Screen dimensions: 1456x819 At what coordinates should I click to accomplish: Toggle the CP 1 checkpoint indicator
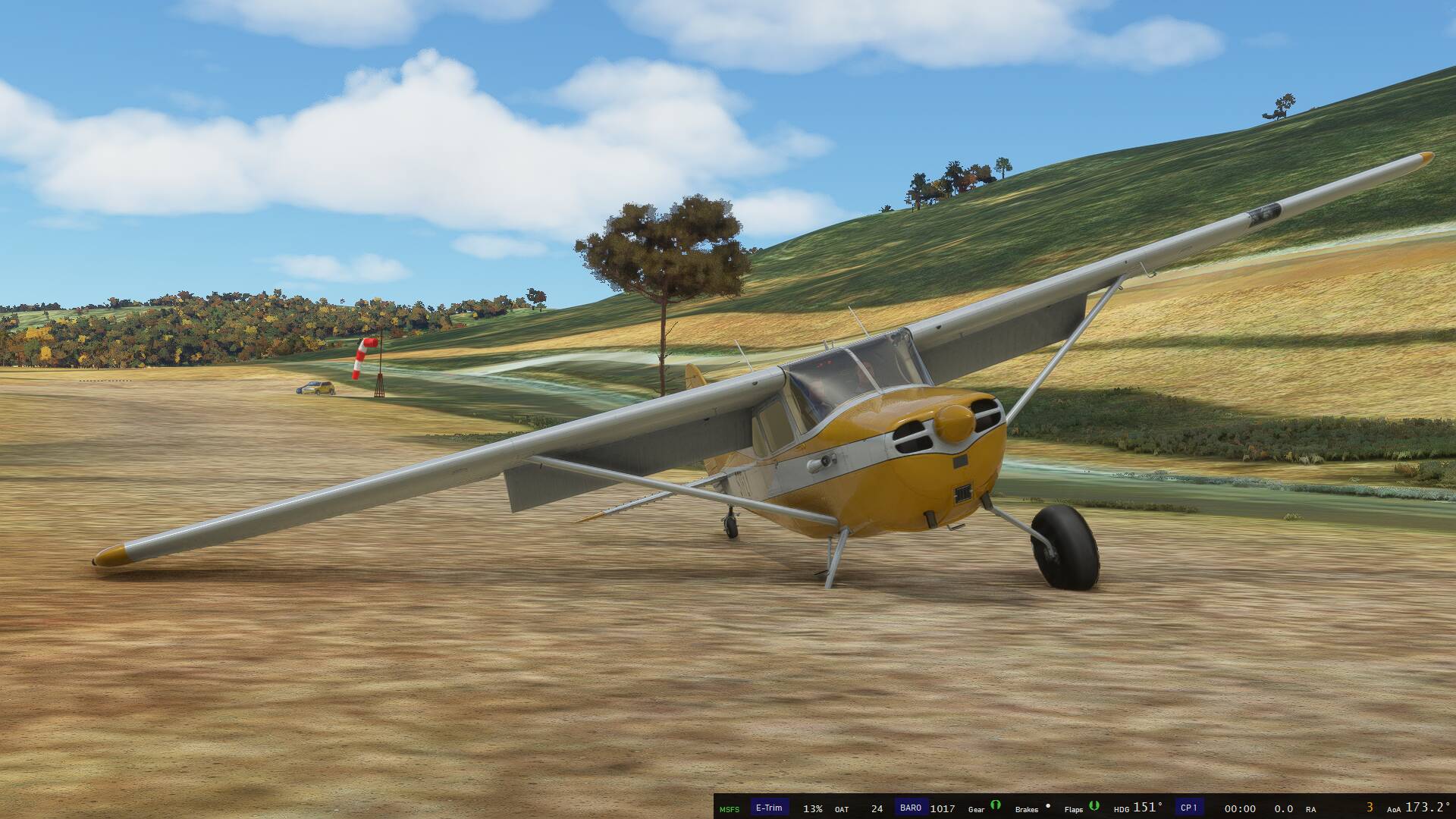[x=1190, y=807]
